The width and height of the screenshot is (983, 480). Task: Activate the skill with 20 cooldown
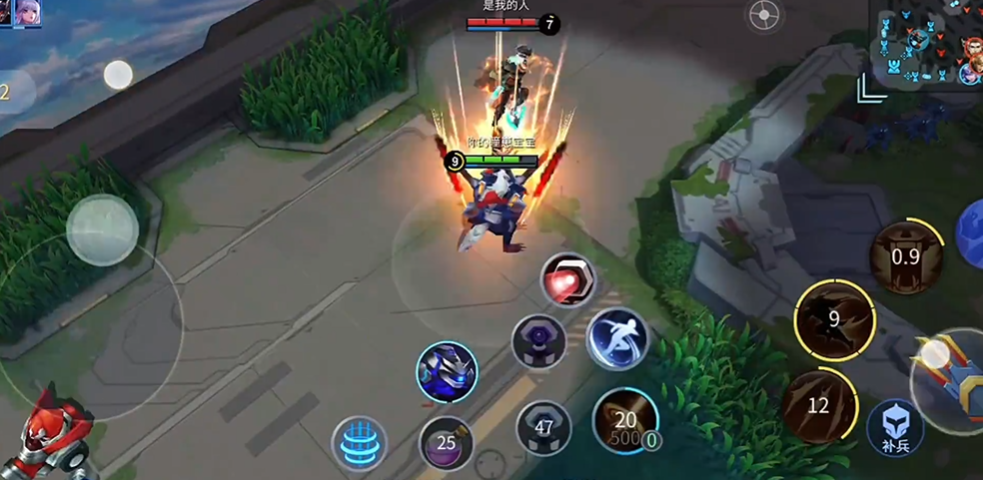click(625, 420)
